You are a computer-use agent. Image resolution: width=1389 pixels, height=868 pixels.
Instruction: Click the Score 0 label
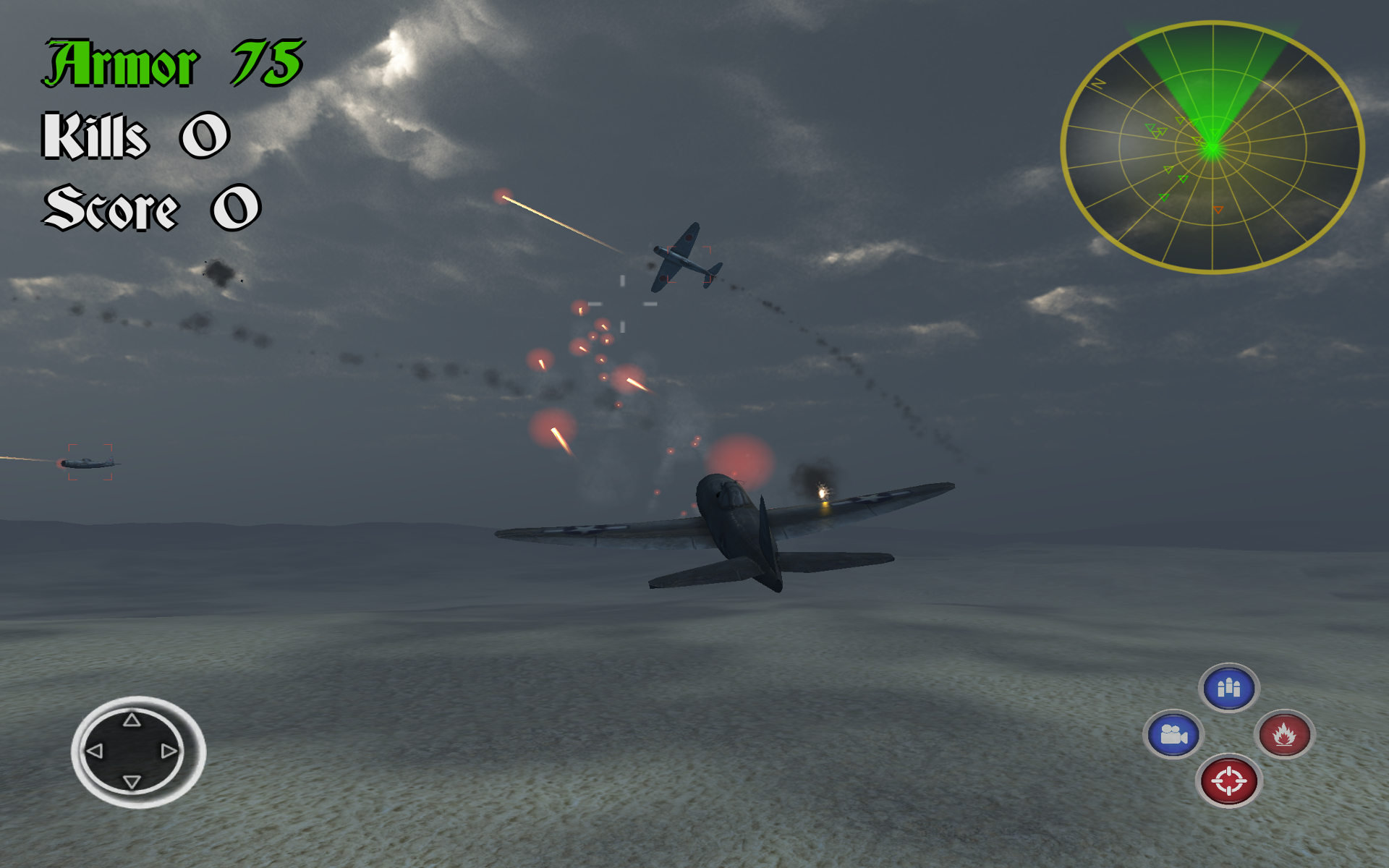click(152, 206)
